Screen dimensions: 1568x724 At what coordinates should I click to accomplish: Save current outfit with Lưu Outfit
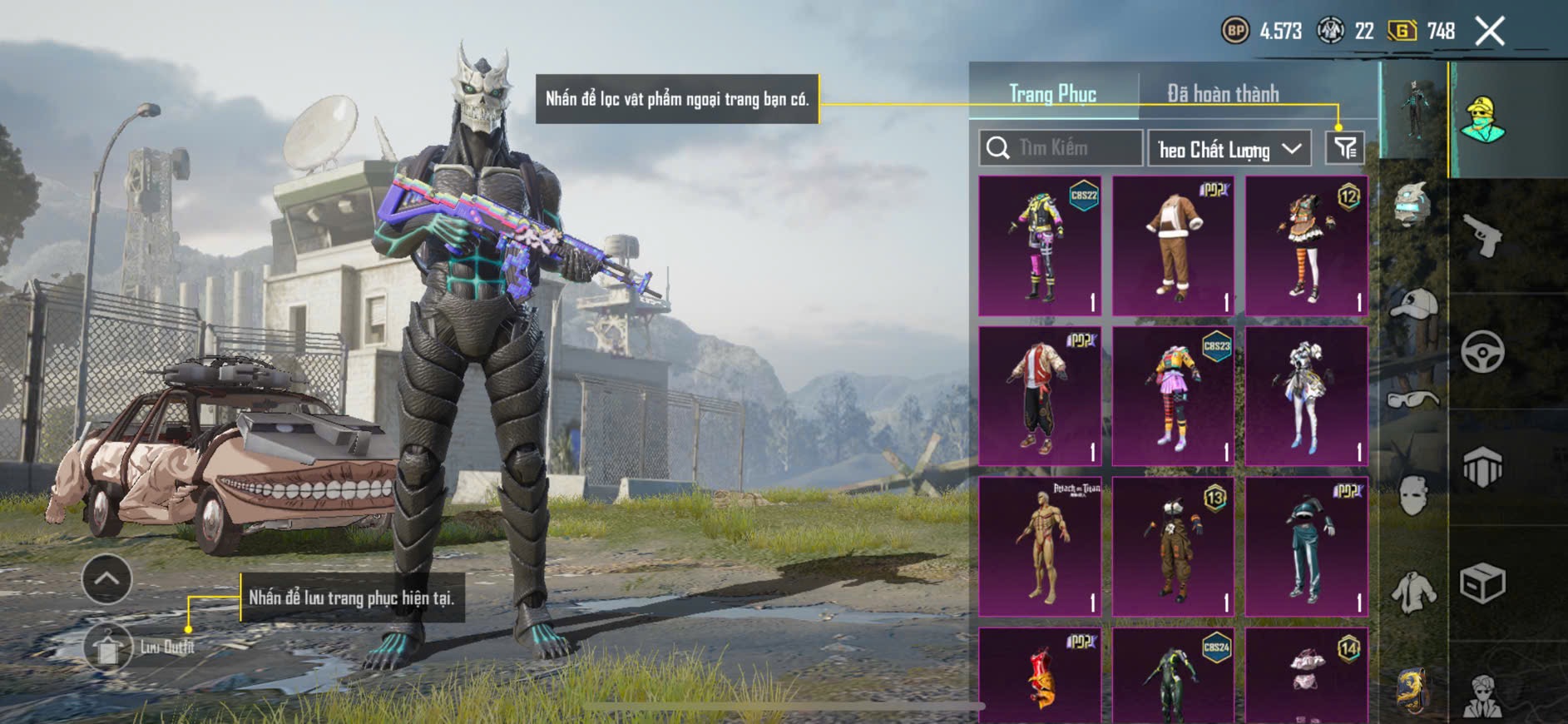coord(108,647)
